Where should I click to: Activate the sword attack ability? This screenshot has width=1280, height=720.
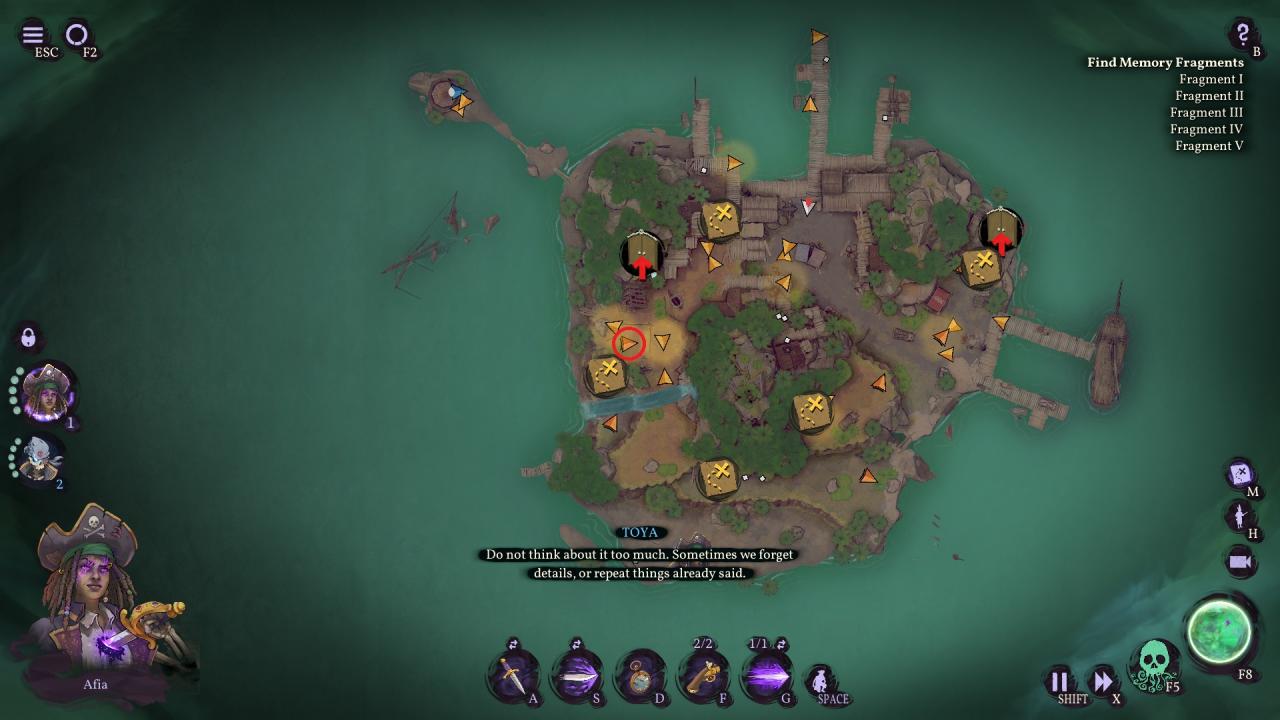point(512,677)
